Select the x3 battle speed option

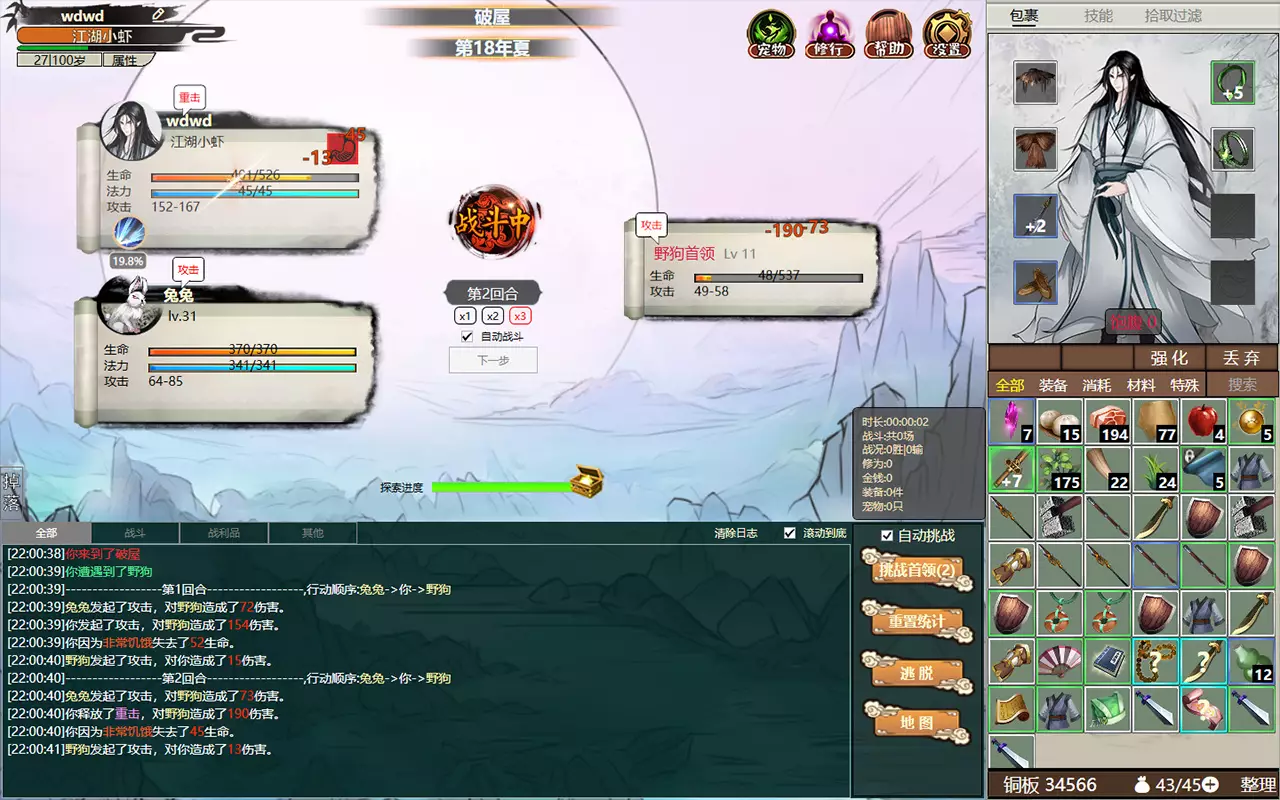pyautogui.click(x=519, y=316)
